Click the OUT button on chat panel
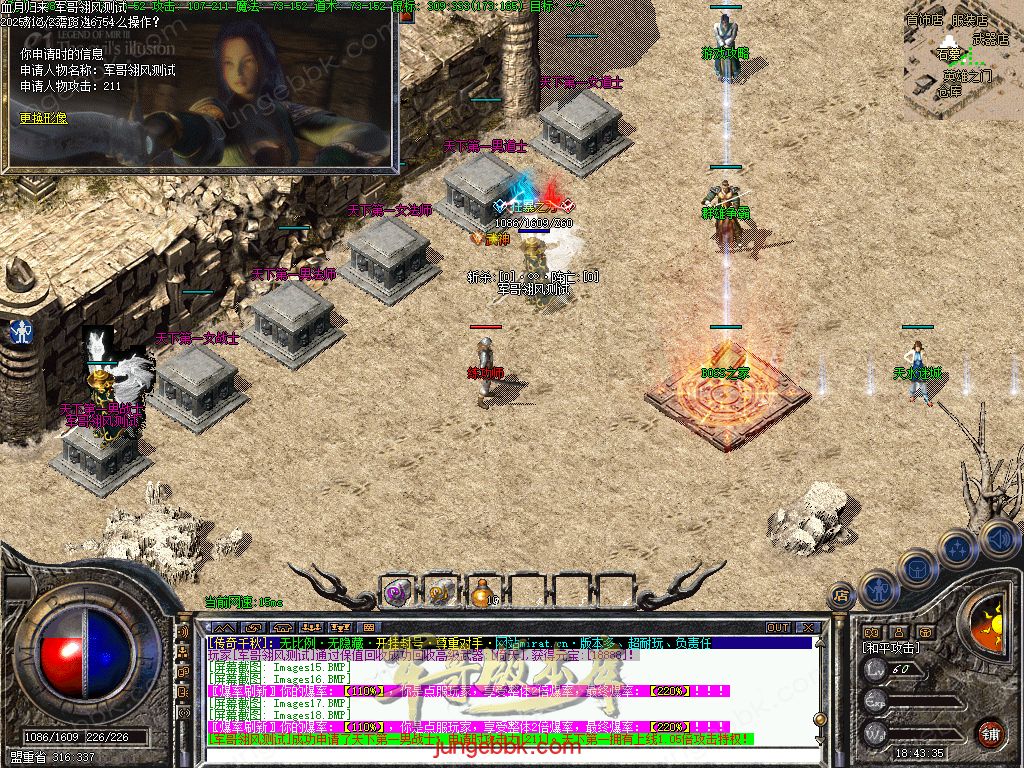The image size is (1024, 768). [x=778, y=627]
